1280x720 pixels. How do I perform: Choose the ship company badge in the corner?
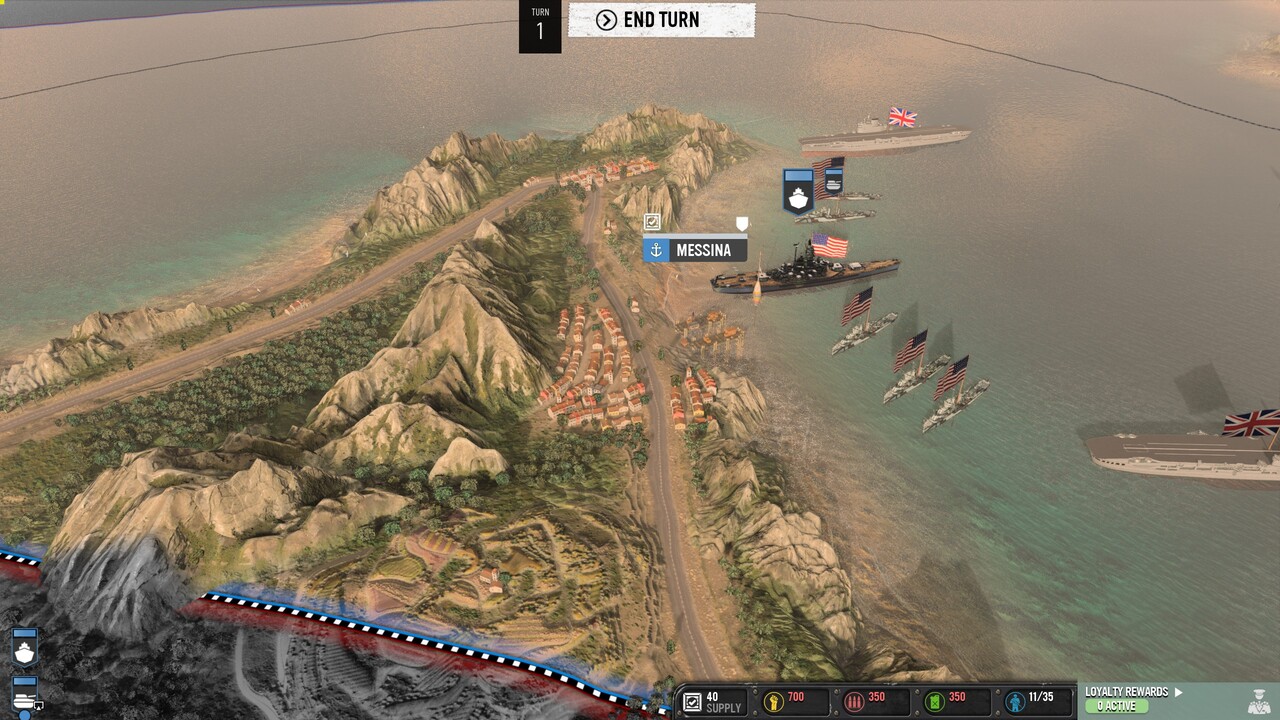coord(24,648)
